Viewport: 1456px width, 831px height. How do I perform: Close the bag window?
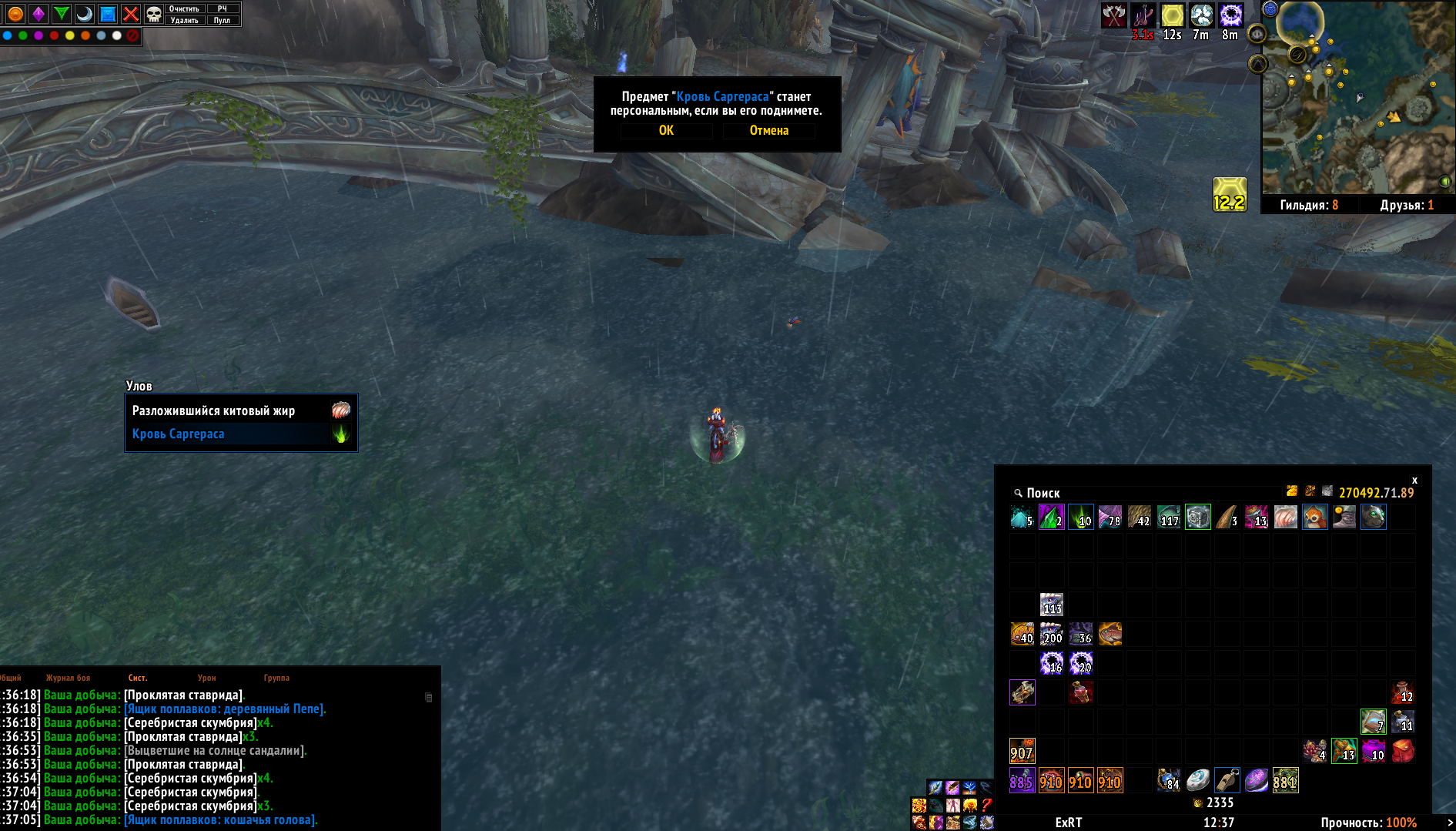(x=1414, y=480)
